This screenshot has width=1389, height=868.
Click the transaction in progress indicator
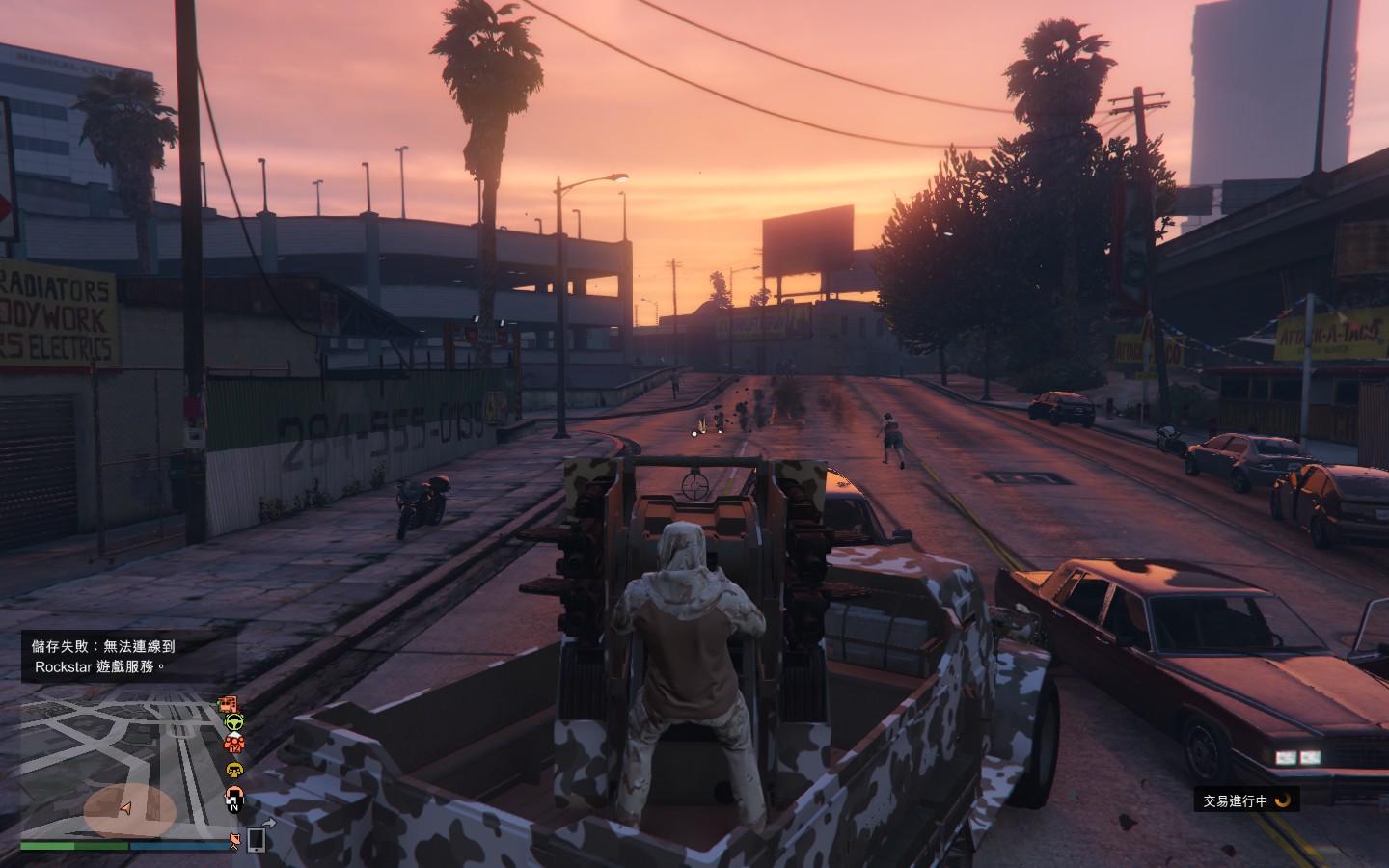point(1246,800)
